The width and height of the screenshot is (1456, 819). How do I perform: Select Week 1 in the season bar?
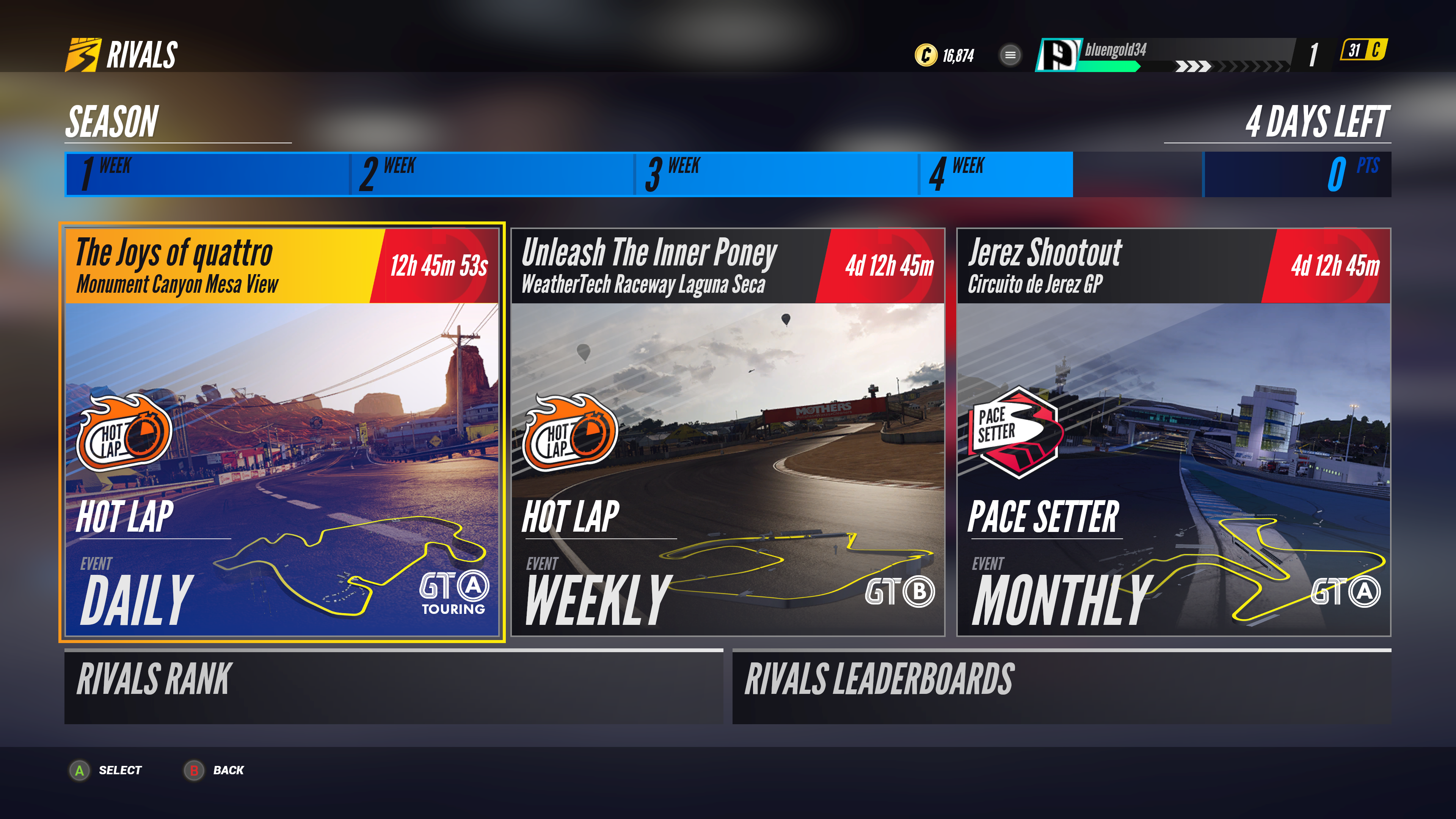click(207, 174)
